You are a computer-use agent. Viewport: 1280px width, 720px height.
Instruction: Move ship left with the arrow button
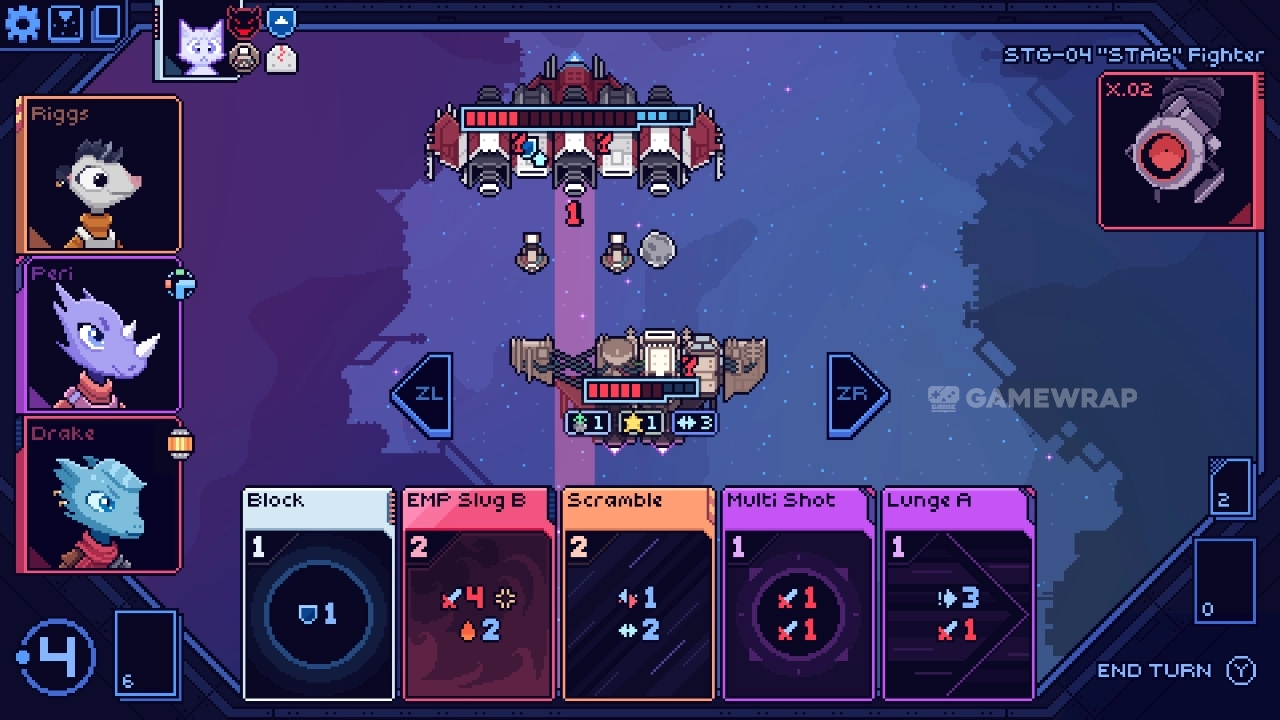[423, 395]
